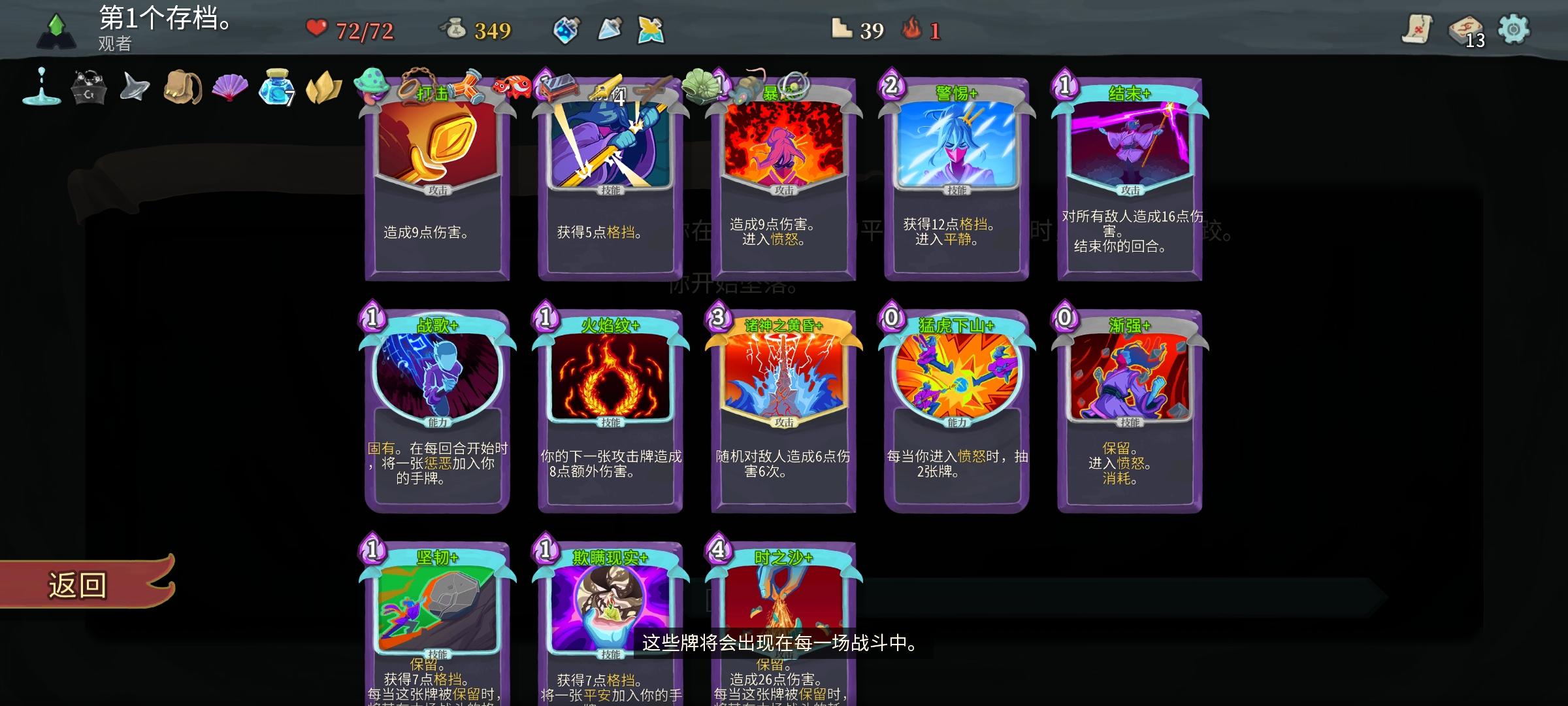This screenshot has width=1568, height=706.
Task: Click the chained collar relic
Action: [x=413, y=84]
